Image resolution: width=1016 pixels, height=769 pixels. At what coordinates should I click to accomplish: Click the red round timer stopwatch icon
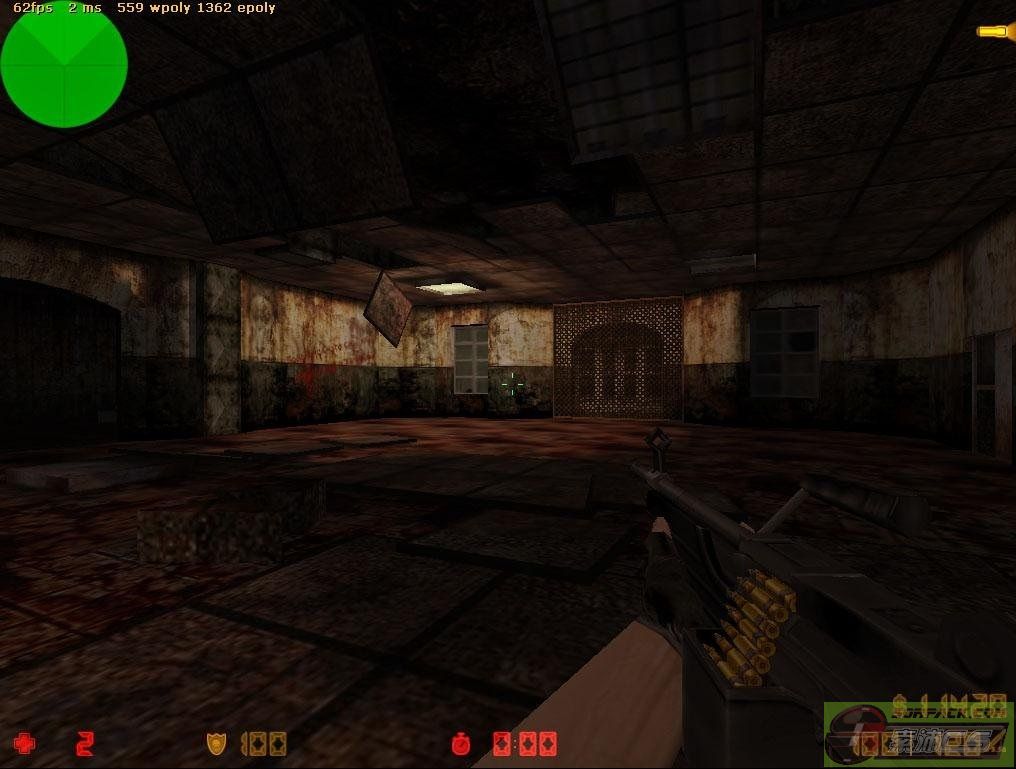461,744
